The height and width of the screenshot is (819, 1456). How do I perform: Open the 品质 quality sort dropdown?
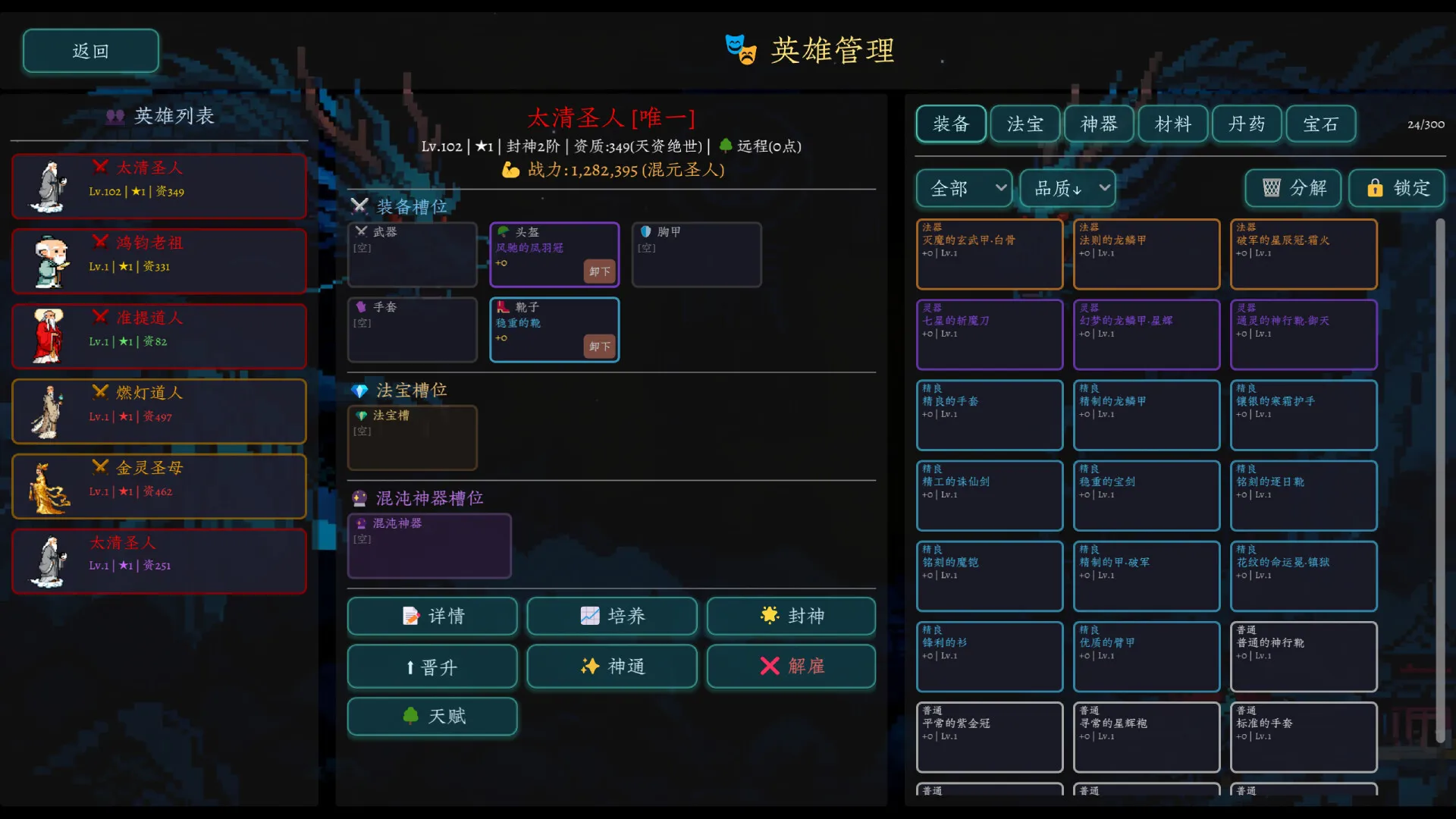(1066, 188)
